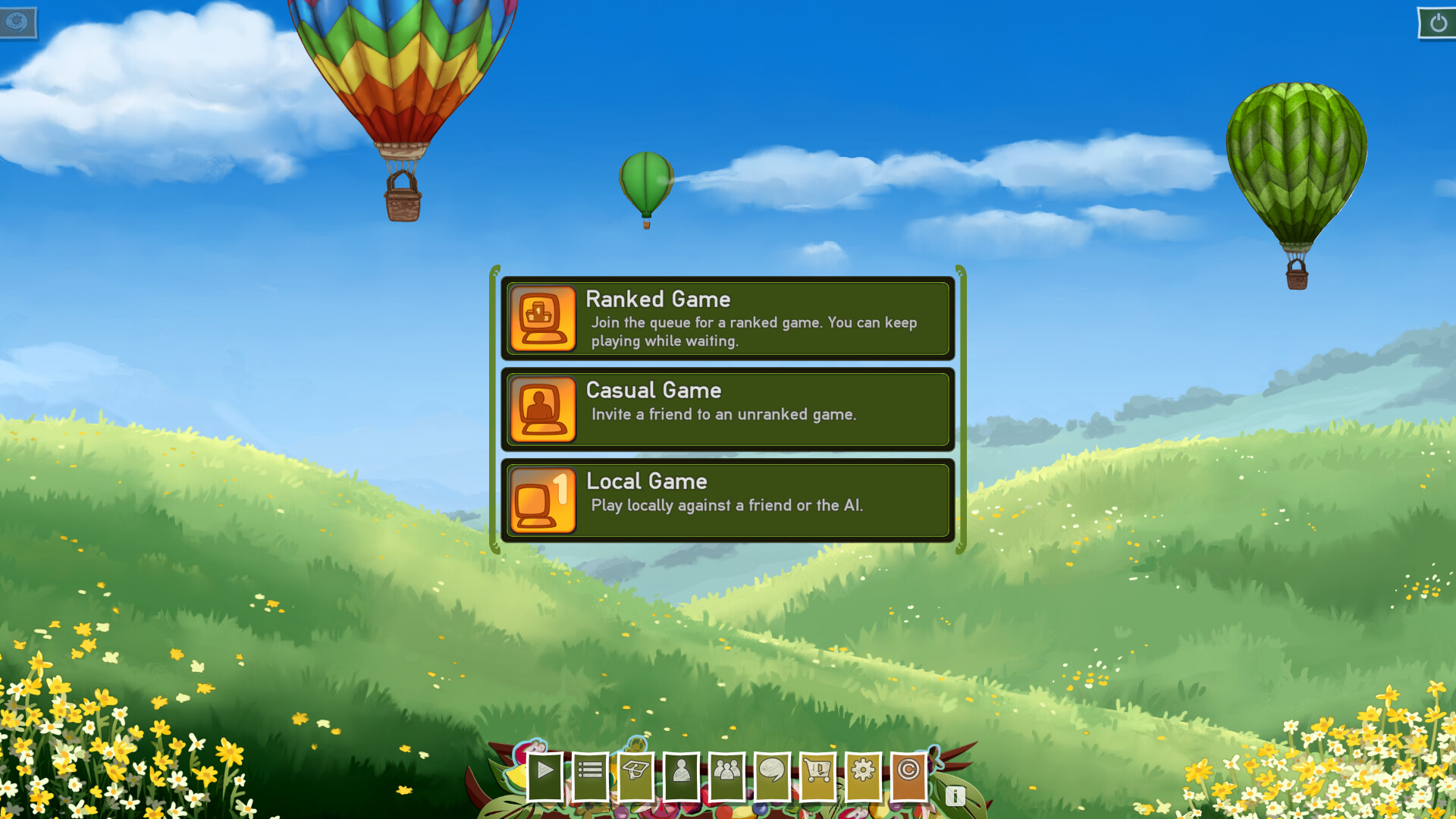
Task: Open the friends group icon
Action: (x=727, y=773)
